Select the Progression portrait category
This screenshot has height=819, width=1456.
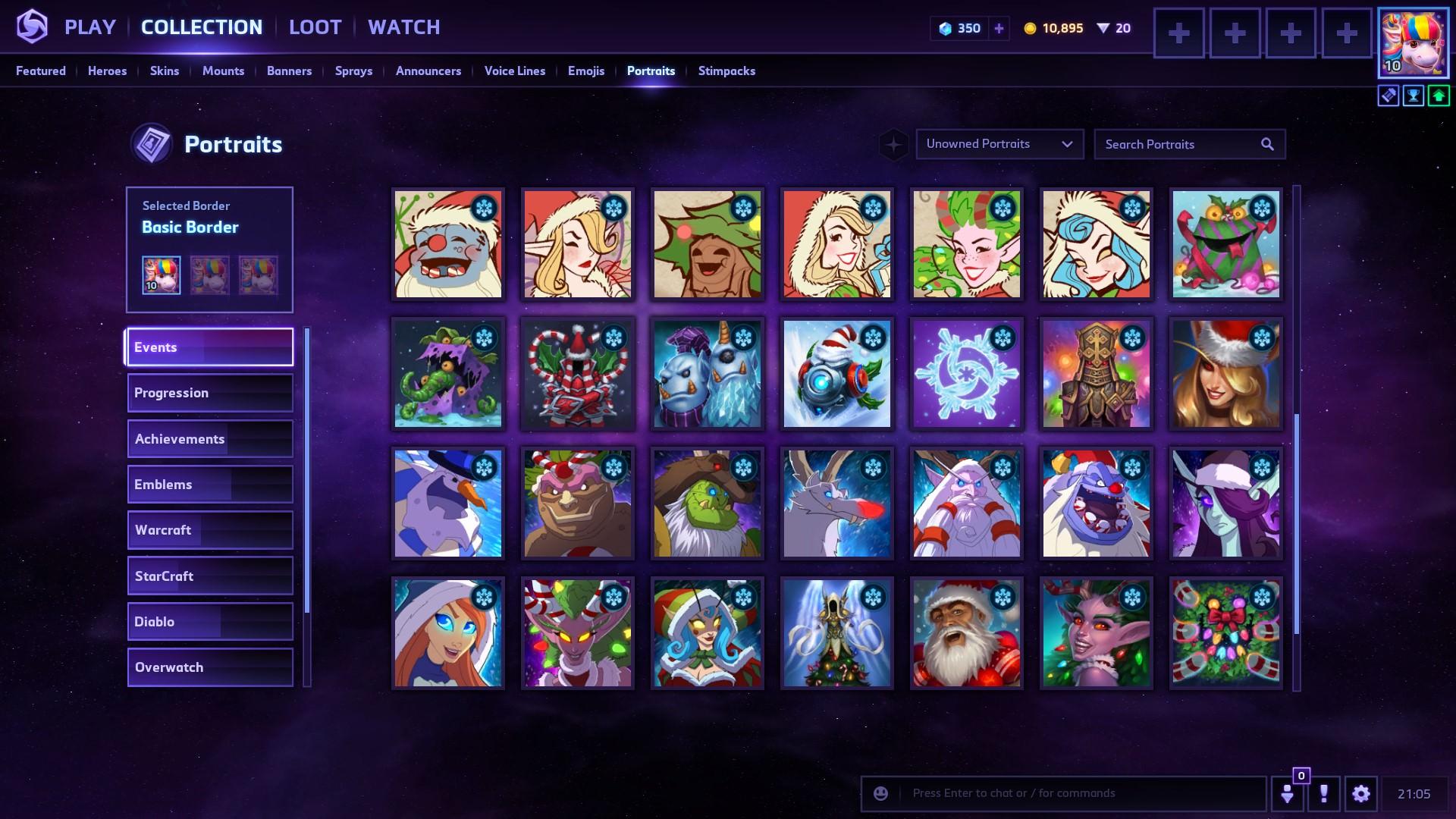pos(210,393)
